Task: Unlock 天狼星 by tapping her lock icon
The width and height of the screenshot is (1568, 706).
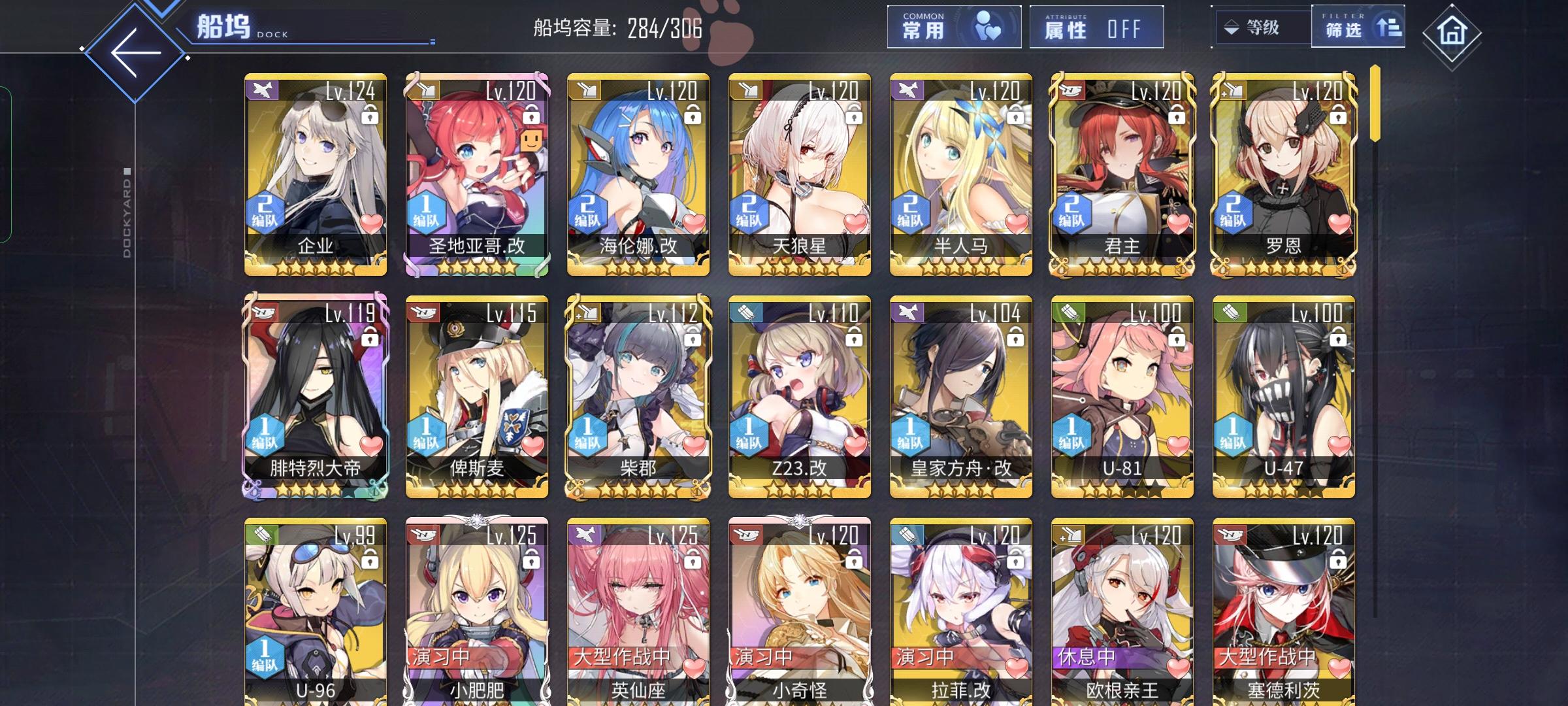Action: pos(855,115)
